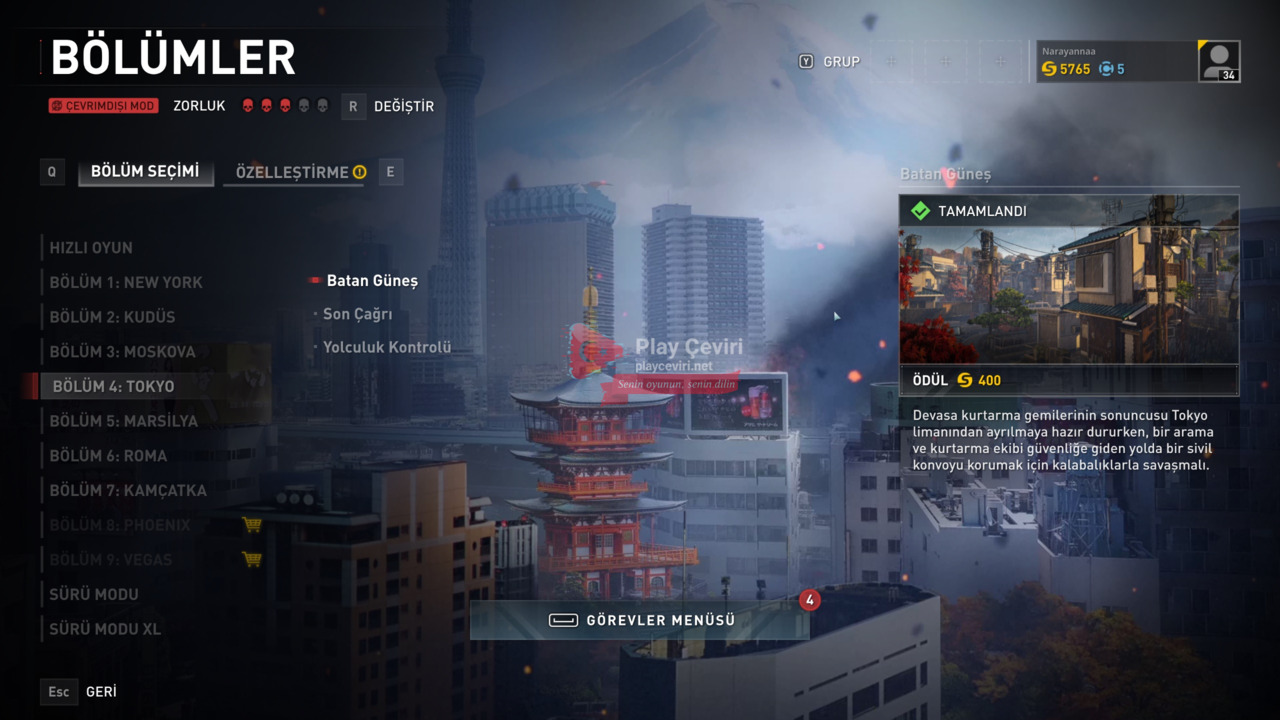Open the locked Bölüm 8: Phoenix chapter
Image resolution: width=1280 pixels, height=720 pixels.
[x=120, y=525]
